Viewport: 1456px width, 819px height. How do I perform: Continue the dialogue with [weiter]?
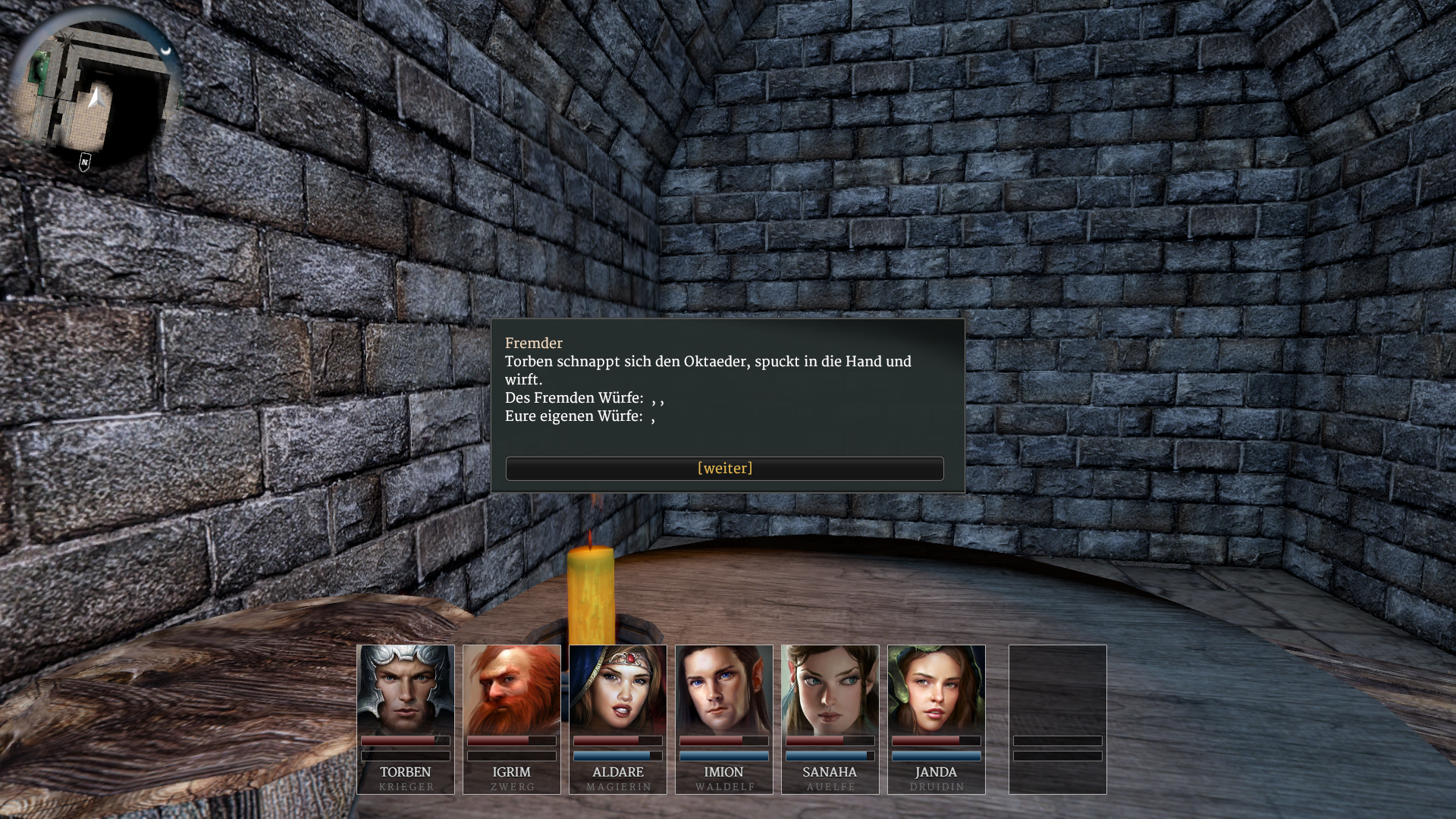tap(724, 469)
